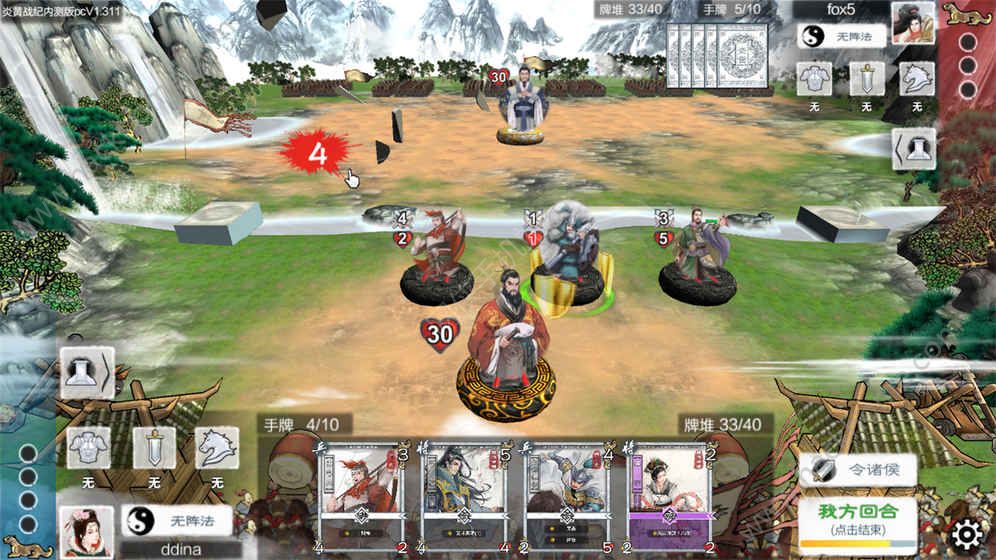
Task: Inspect fox5's sword weapon slot
Action: (866, 79)
